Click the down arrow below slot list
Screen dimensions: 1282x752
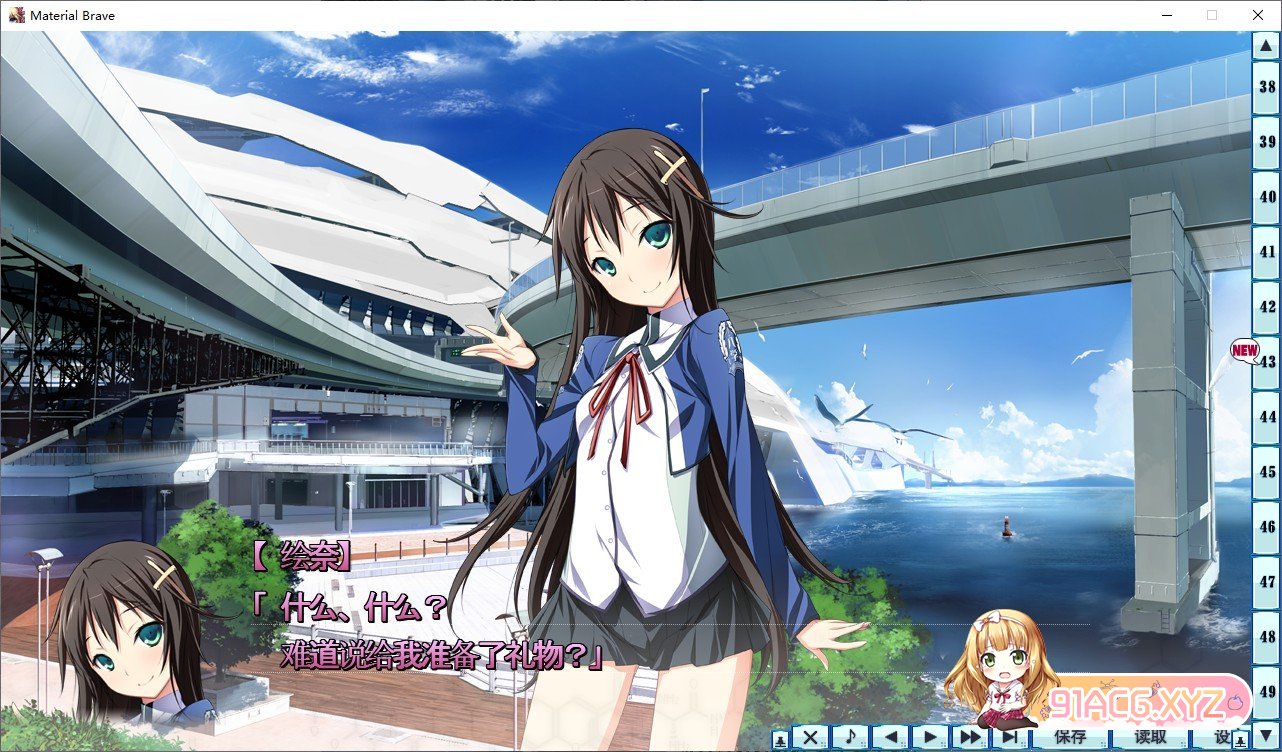(1267, 736)
